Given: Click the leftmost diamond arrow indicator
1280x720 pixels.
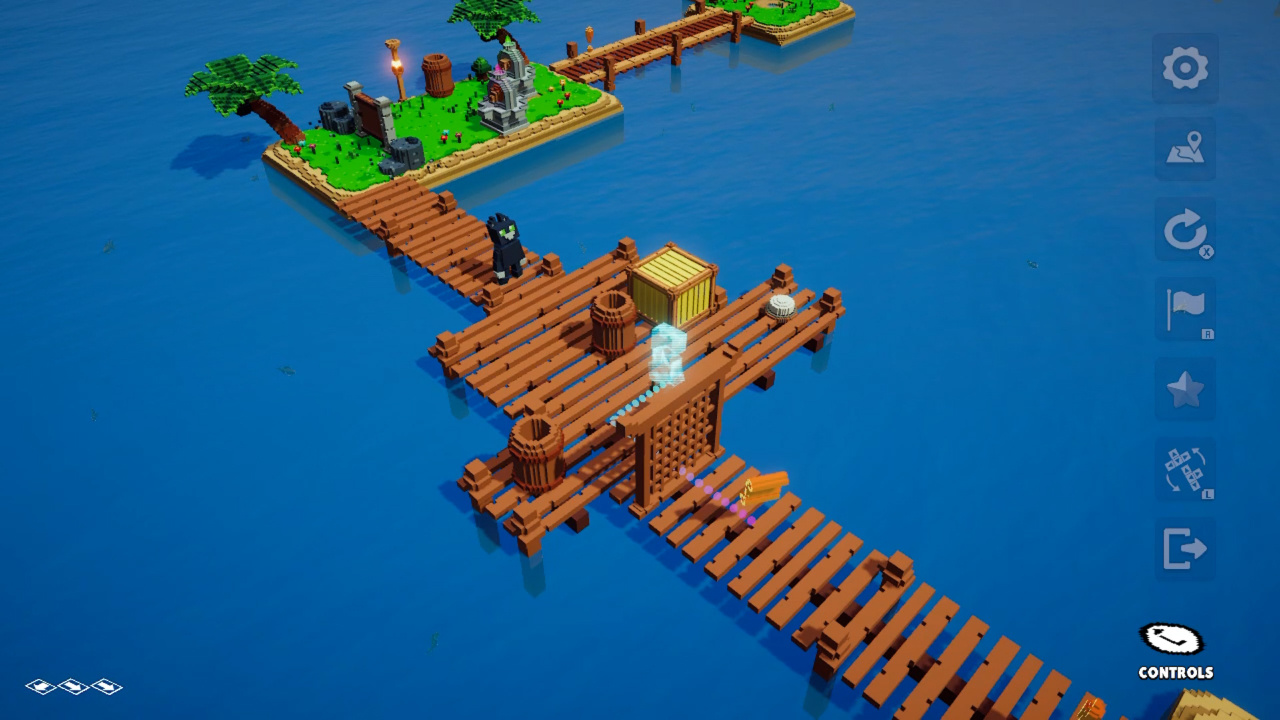Looking at the screenshot, I should coord(42,687).
